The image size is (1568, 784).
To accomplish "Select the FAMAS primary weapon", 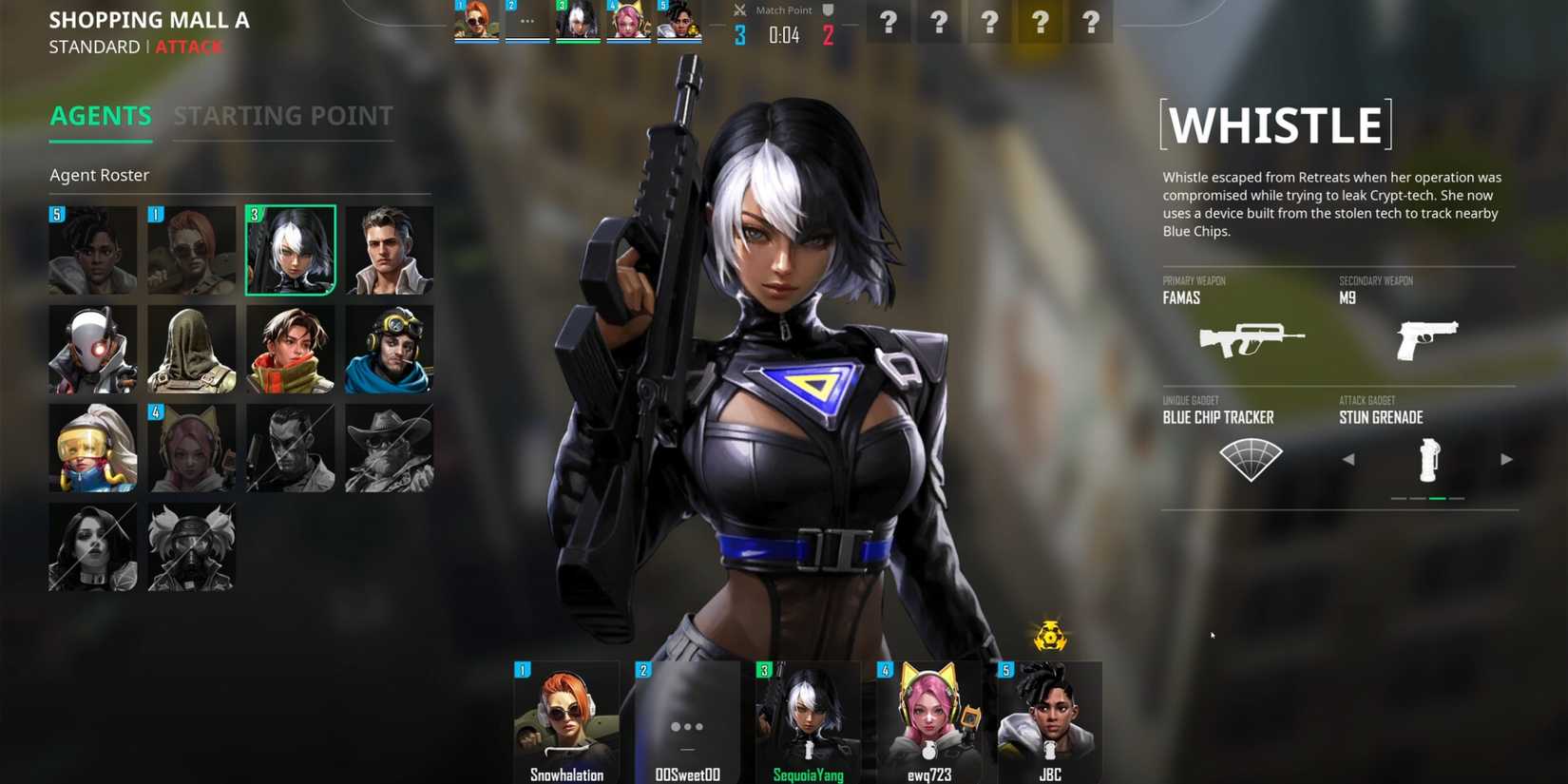I will click(1251, 338).
